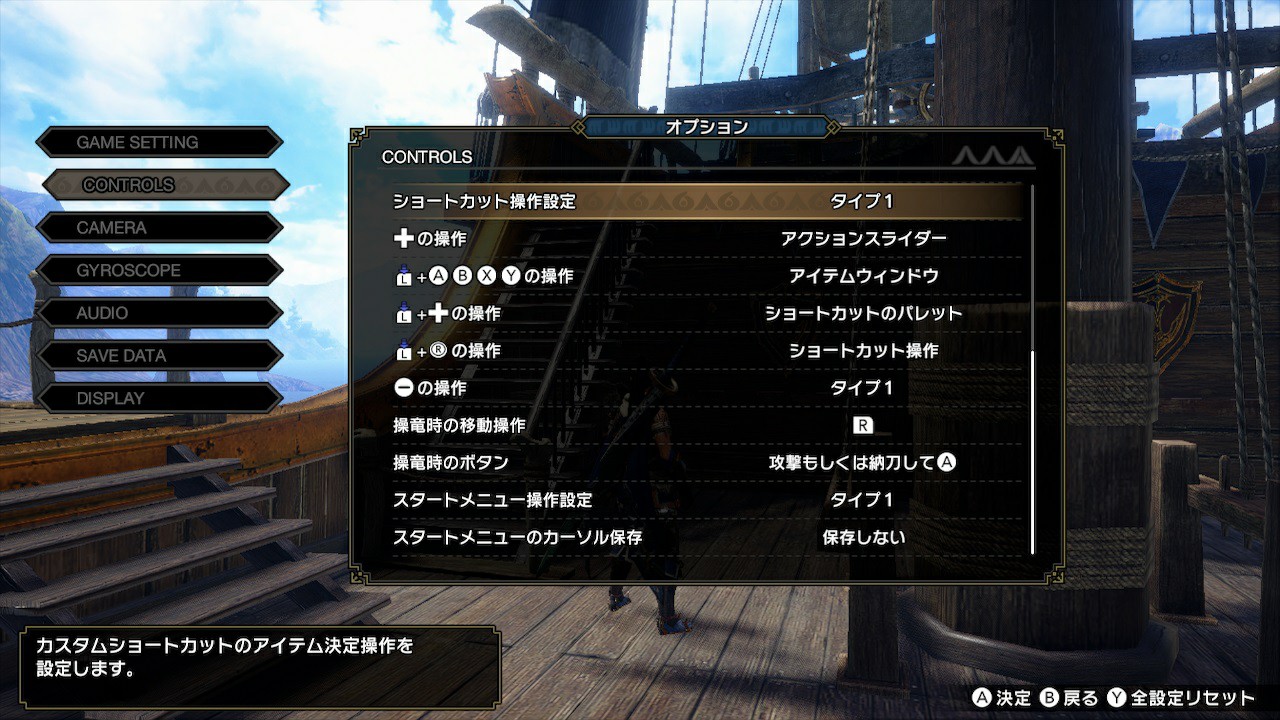
Task: Choose the minus button の操作 row
Action: (x=706, y=388)
